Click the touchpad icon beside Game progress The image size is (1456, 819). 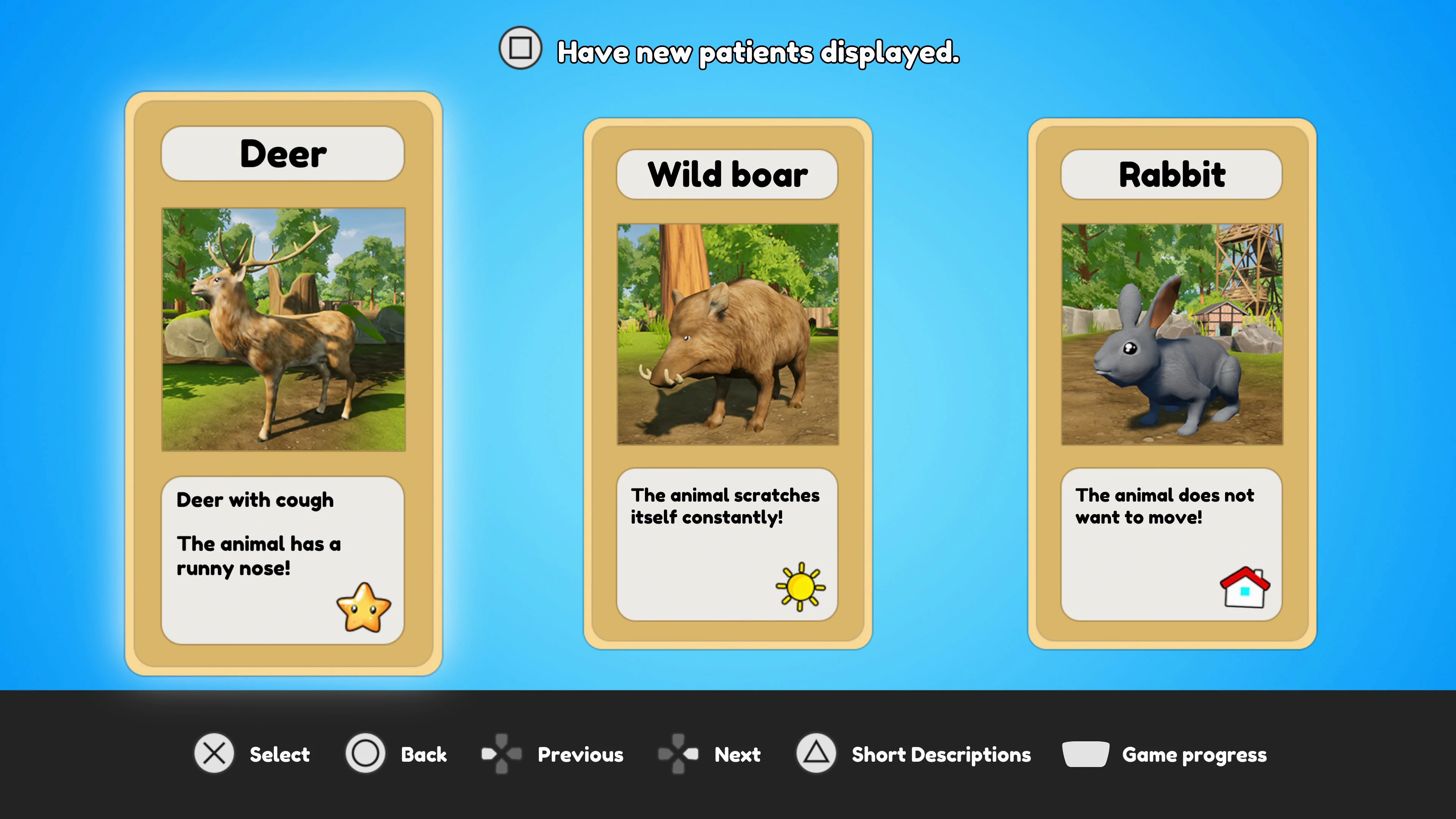pos(1085,754)
